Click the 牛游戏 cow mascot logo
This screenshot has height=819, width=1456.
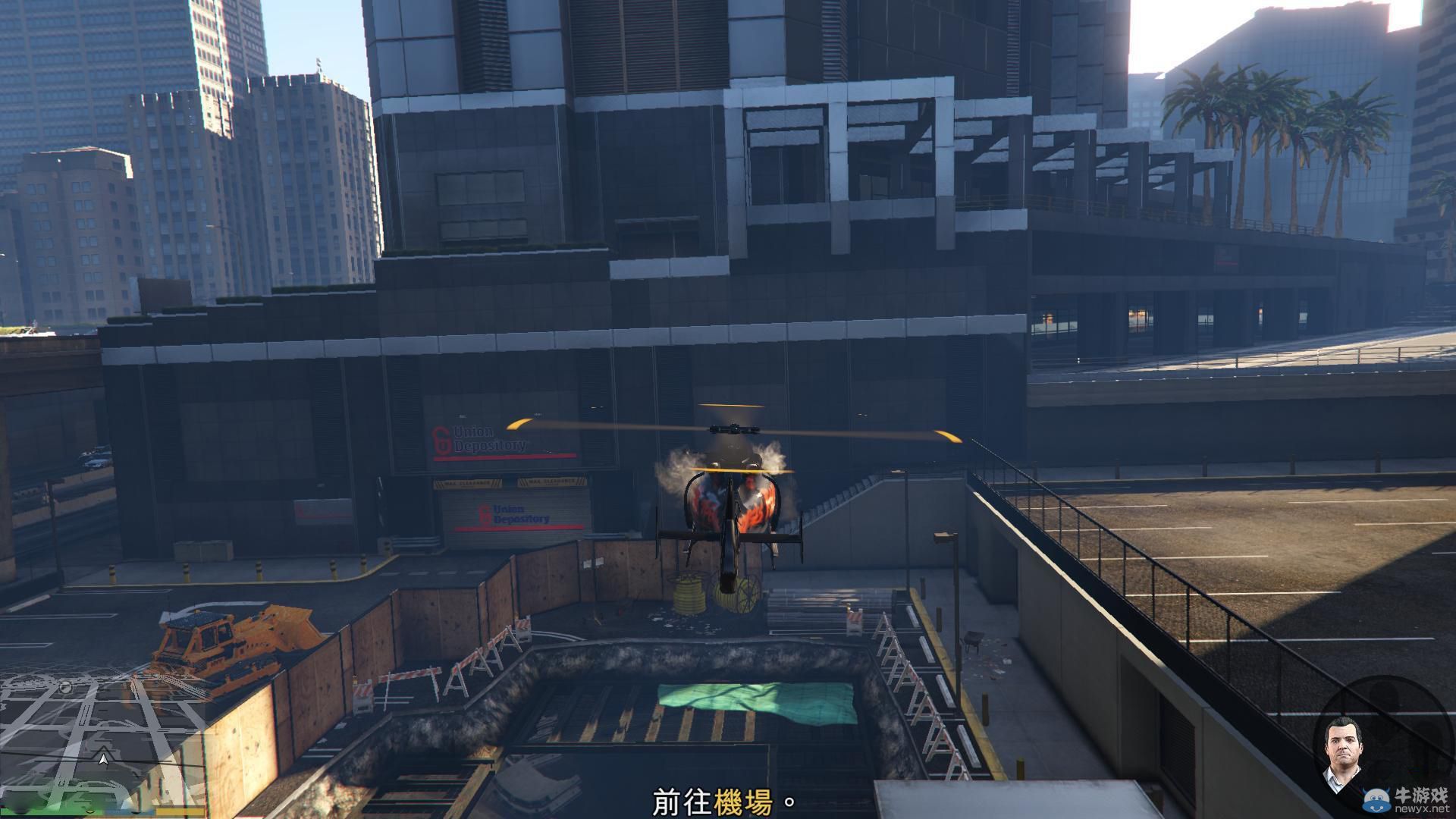(x=1376, y=798)
